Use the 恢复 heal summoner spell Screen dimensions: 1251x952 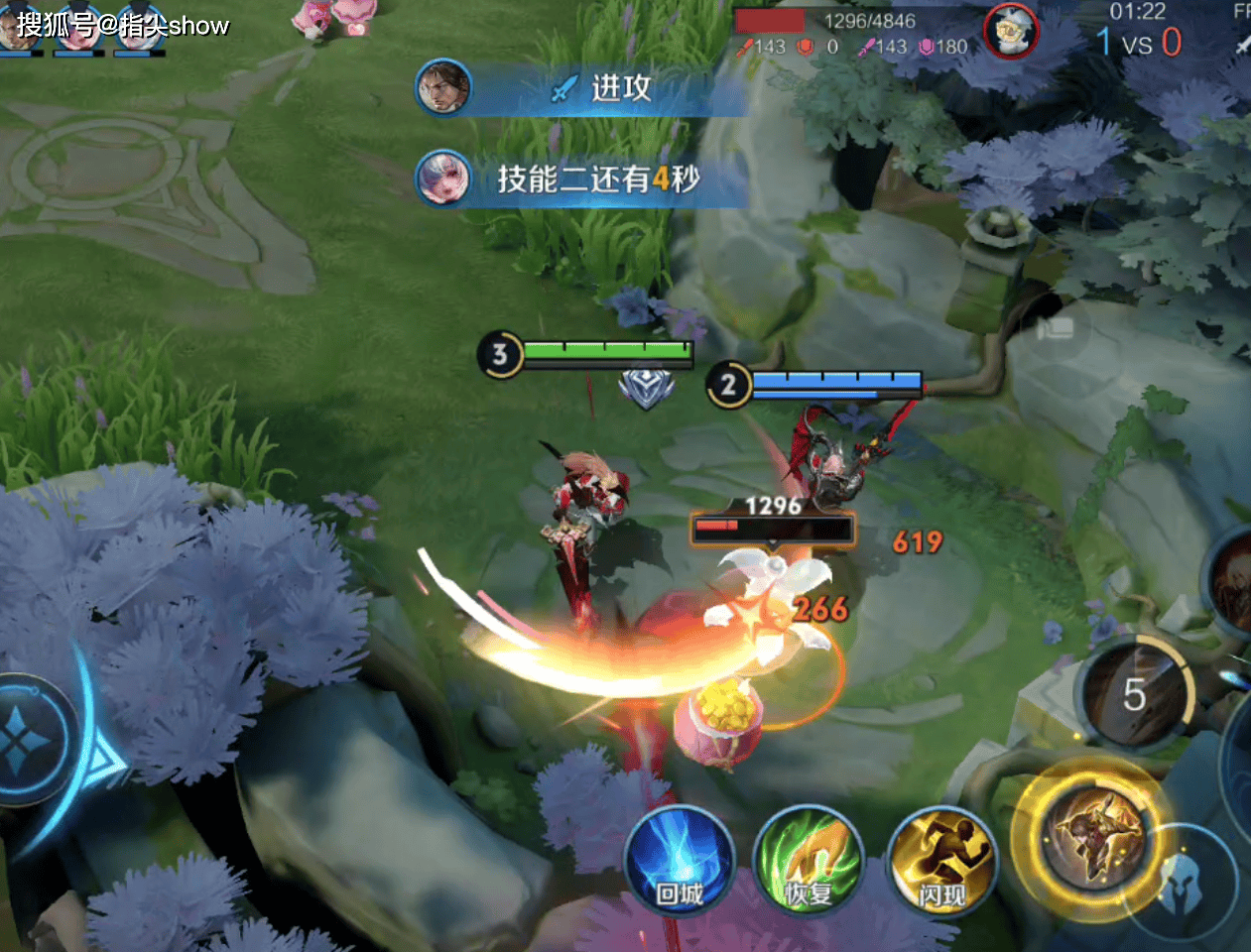pos(808,861)
